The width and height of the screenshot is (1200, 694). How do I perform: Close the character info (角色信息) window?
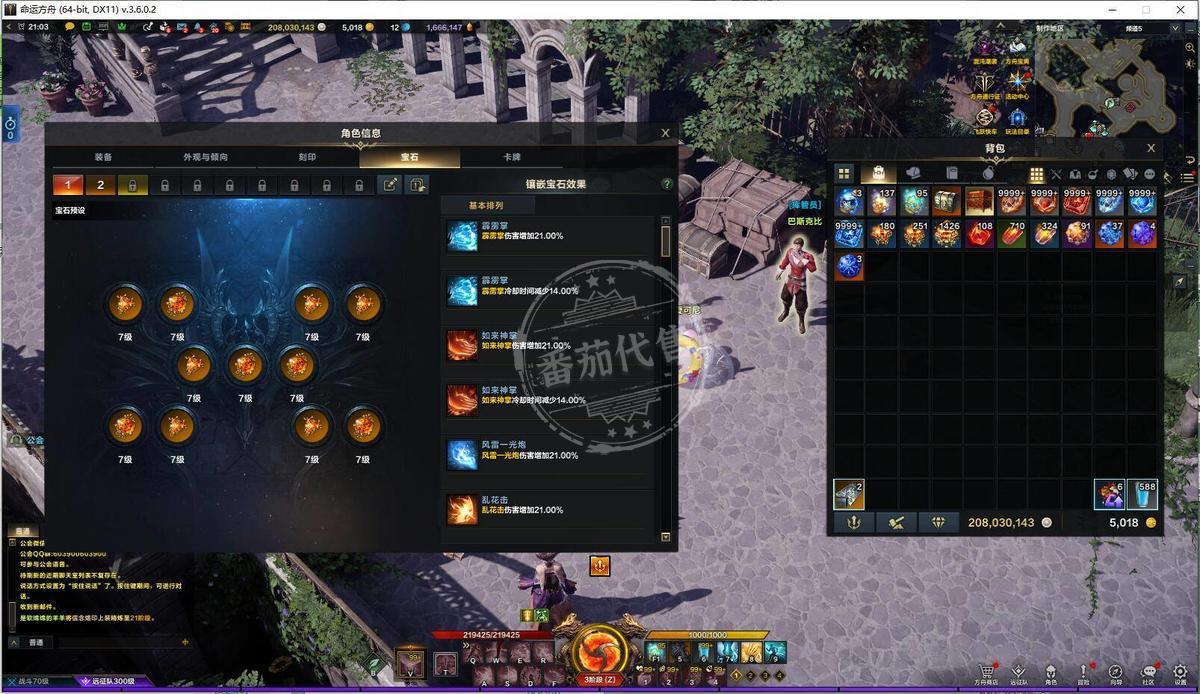pos(666,133)
